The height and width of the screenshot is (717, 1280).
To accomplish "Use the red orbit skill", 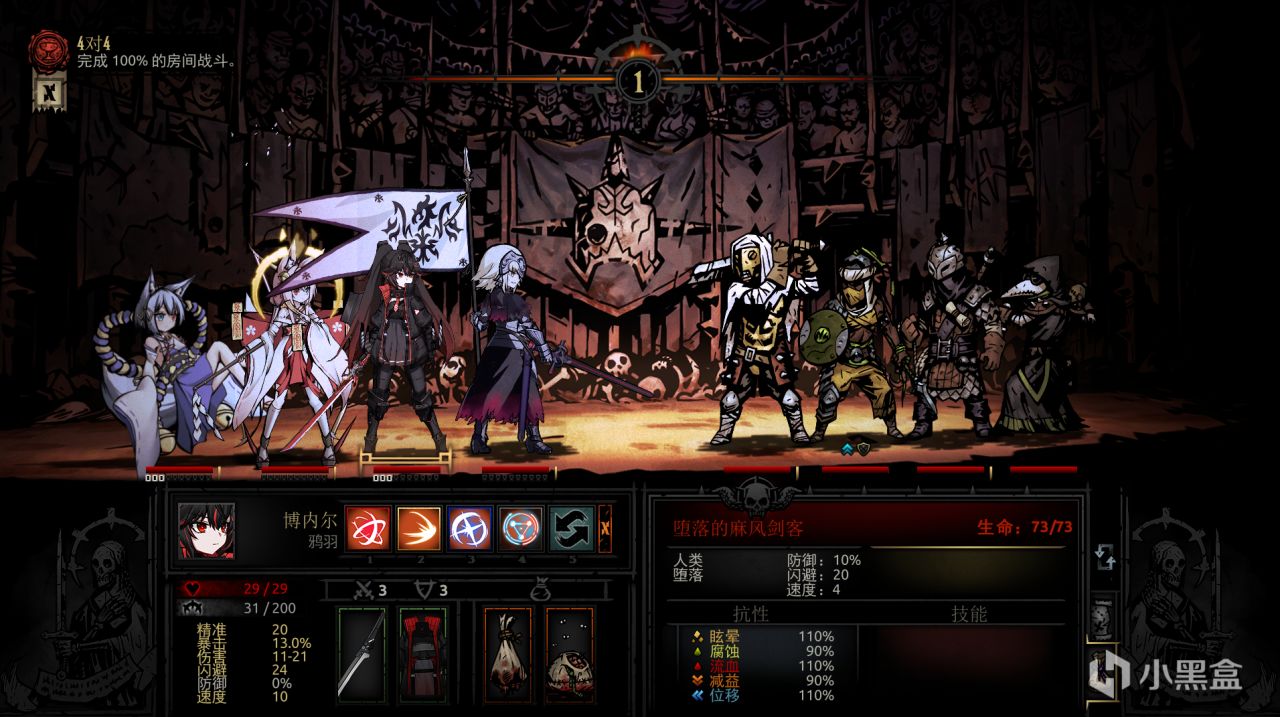I will click(x=367, y=529).
